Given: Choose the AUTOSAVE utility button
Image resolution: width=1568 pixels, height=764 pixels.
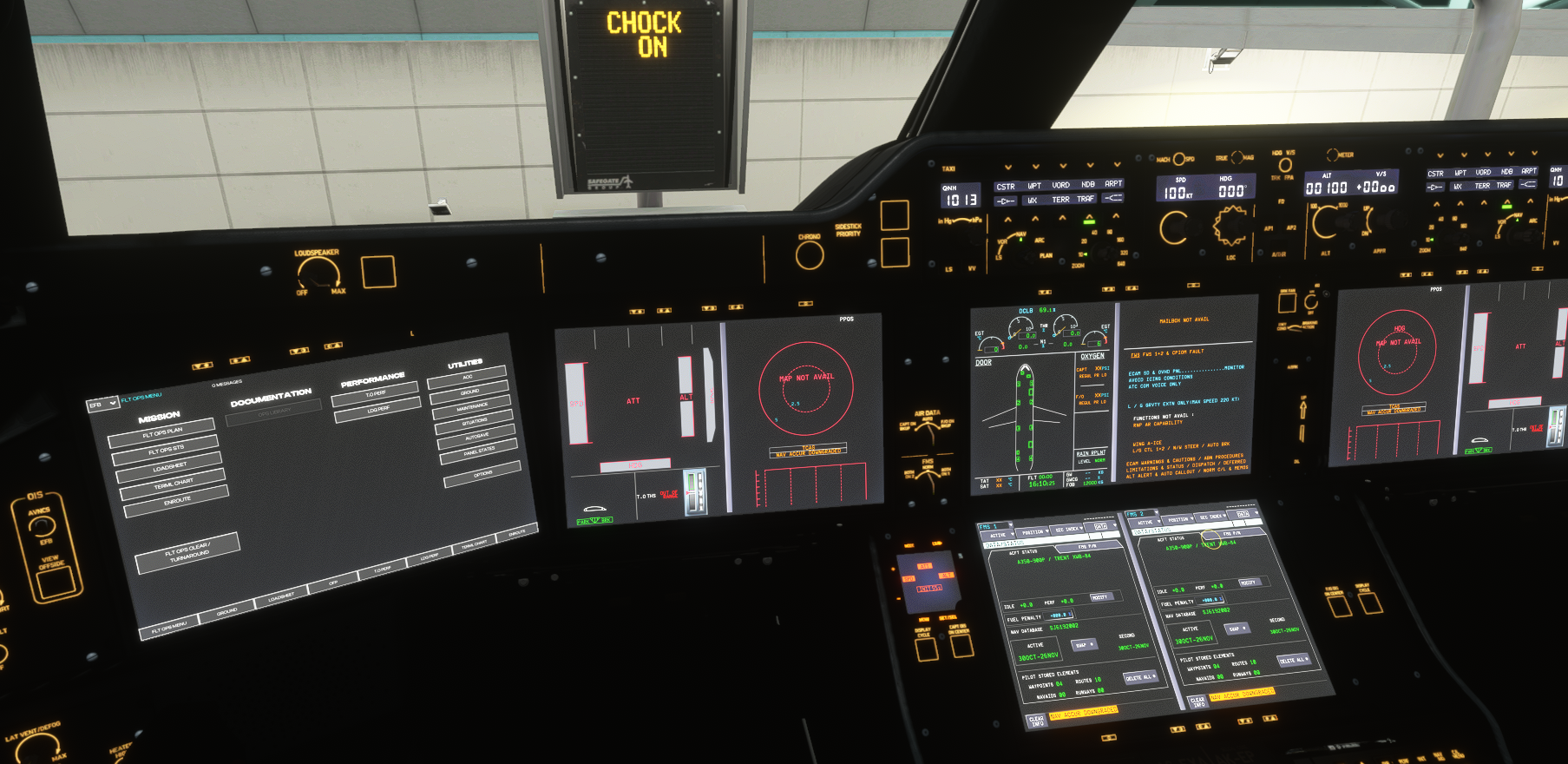Looking at the screenshot, I should [x=477, y=436].
